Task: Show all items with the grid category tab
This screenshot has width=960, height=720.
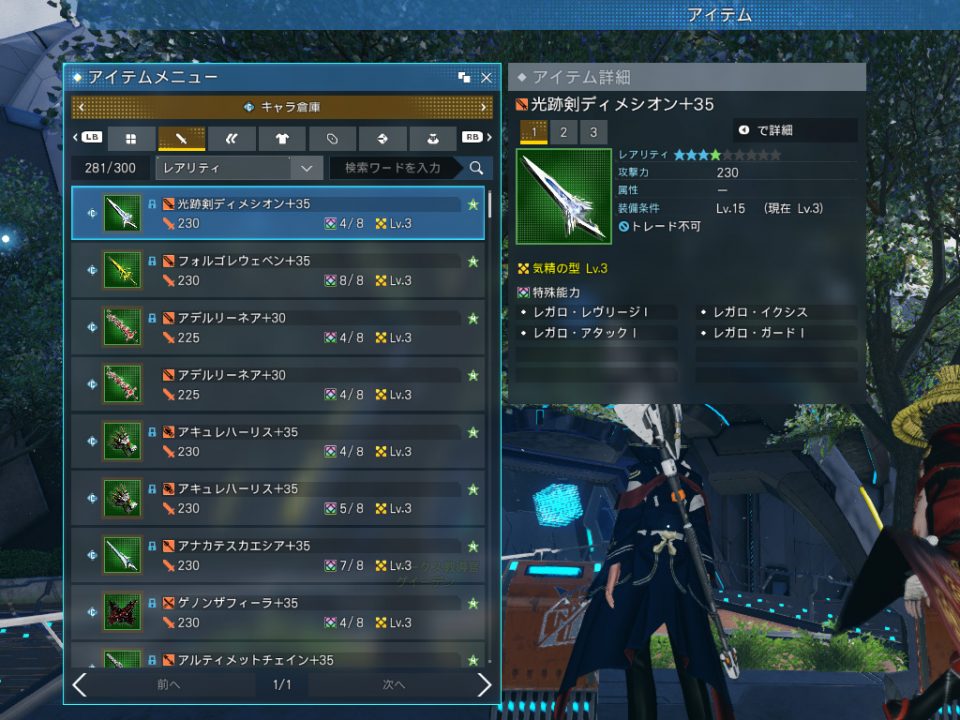Action: (x=131, y=138)
